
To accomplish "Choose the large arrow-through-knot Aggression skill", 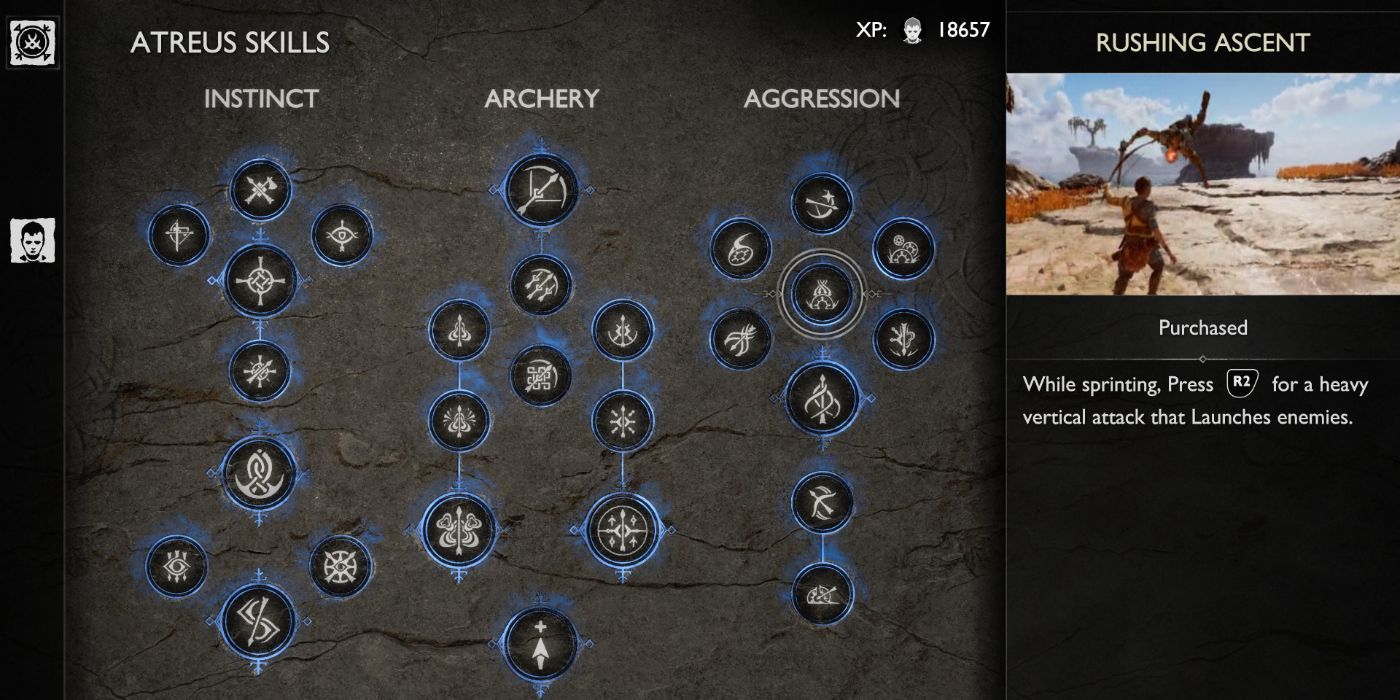I will 822,397.
